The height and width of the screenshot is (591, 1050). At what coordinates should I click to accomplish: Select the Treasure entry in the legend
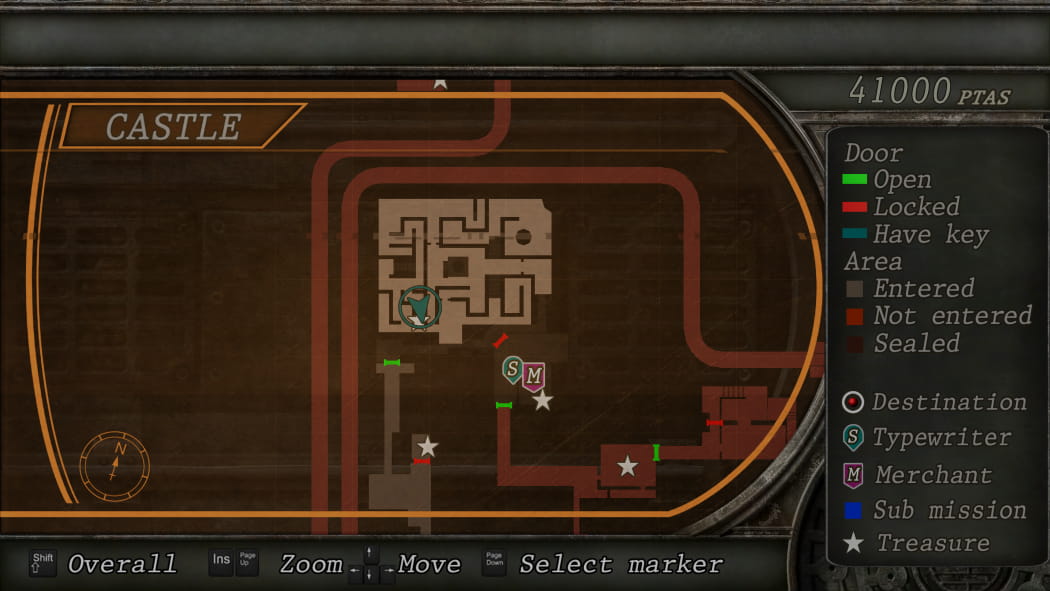point(916,544)
